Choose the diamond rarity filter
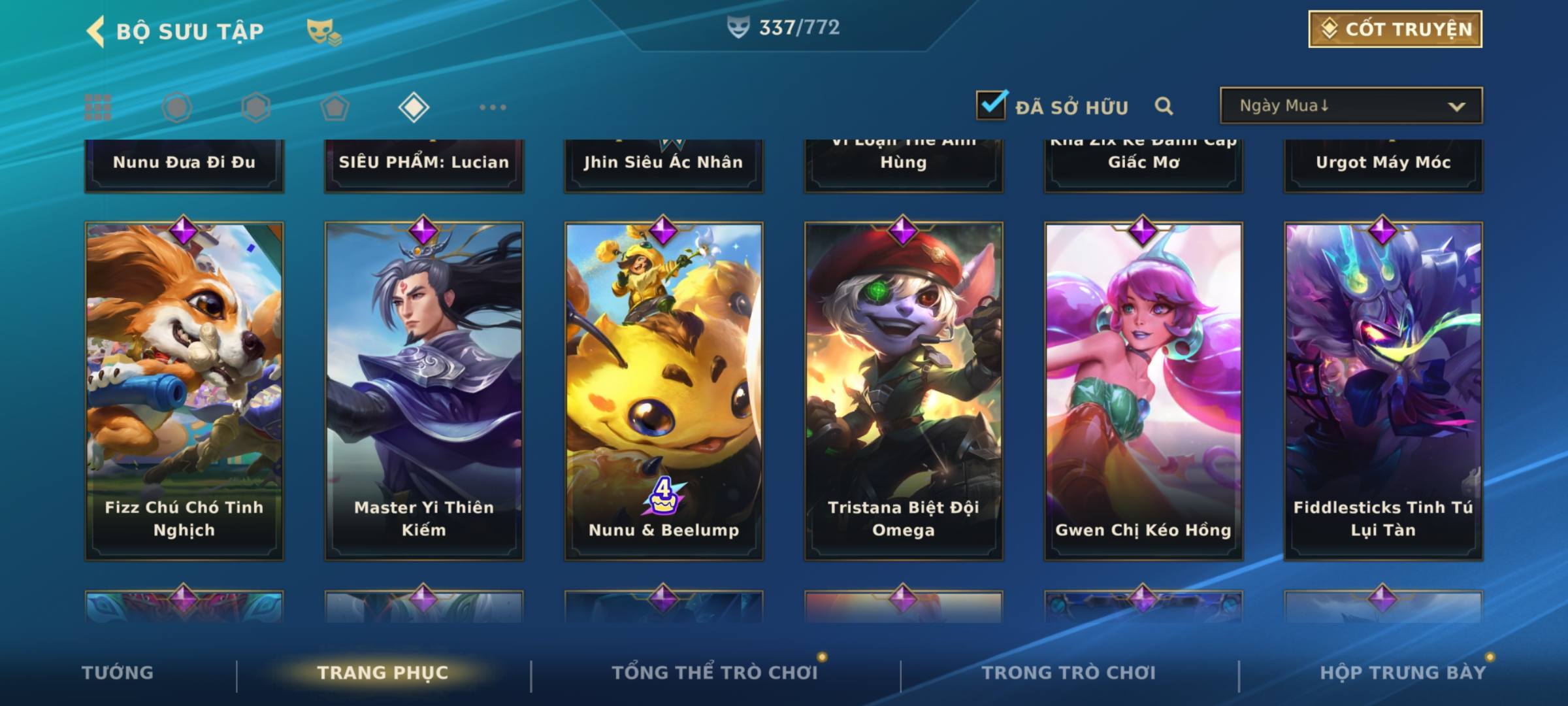This screenshot has height=706, width=1568. click(414, 107)
